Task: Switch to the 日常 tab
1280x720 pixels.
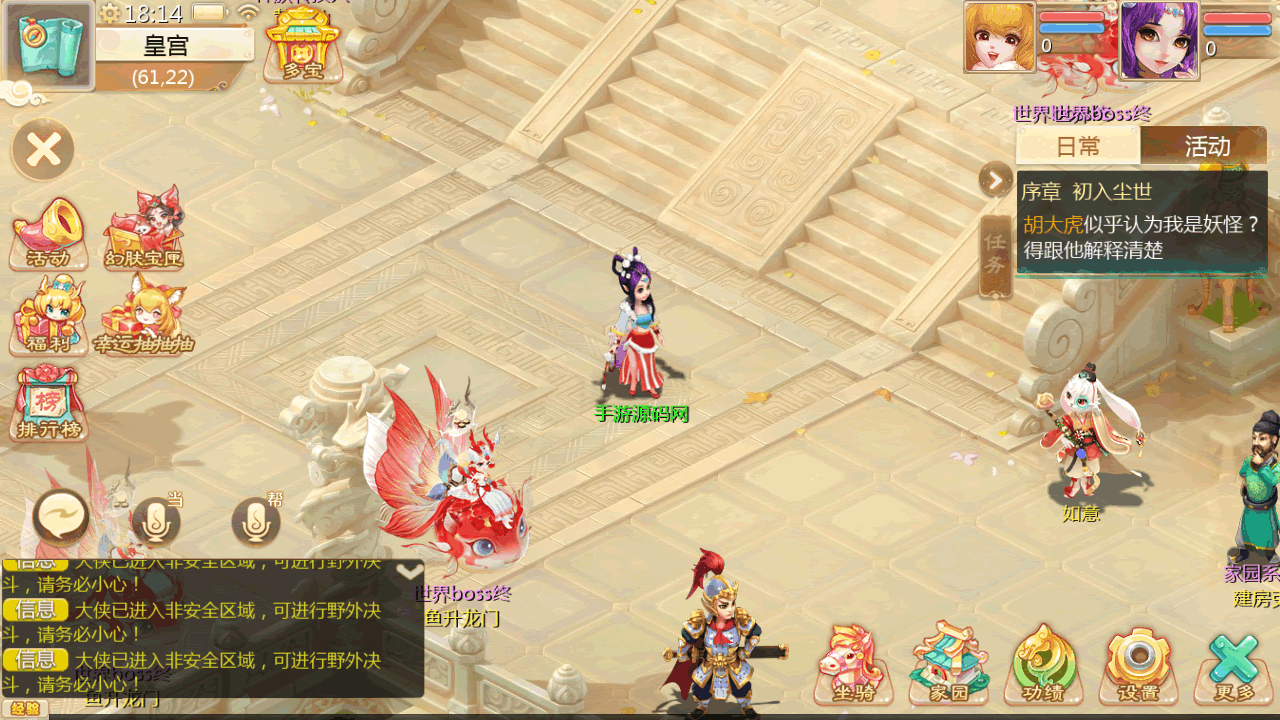Action: click(x=1078, y=146)
